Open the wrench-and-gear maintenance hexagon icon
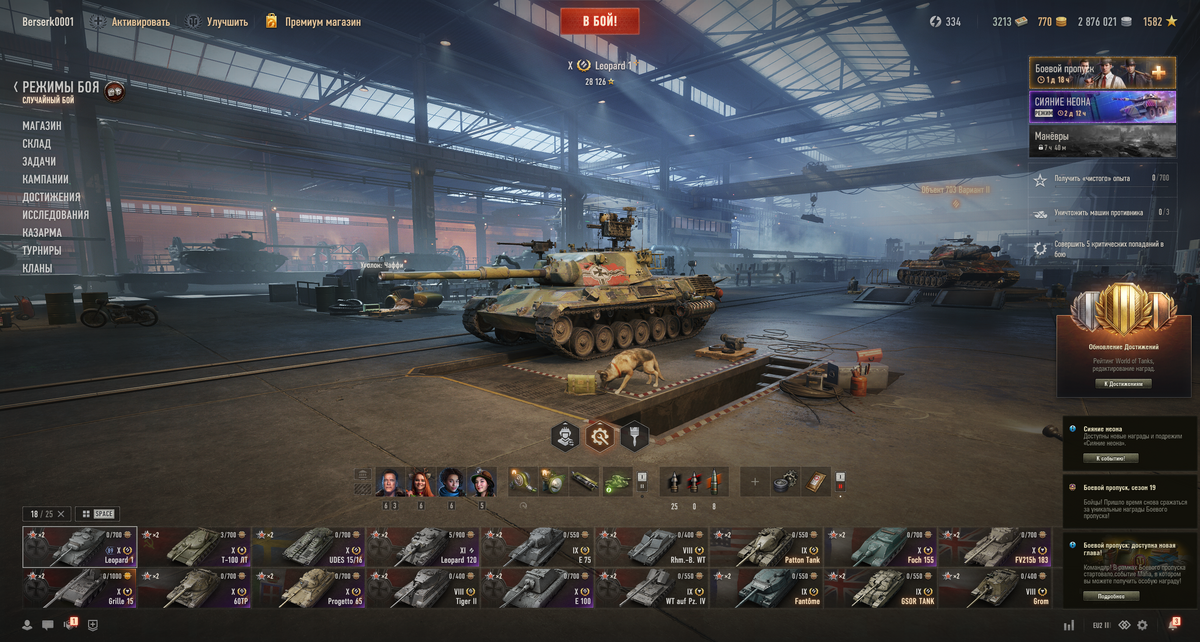The height and width of the screenshot is (642, 1200). tap(599, 436)
